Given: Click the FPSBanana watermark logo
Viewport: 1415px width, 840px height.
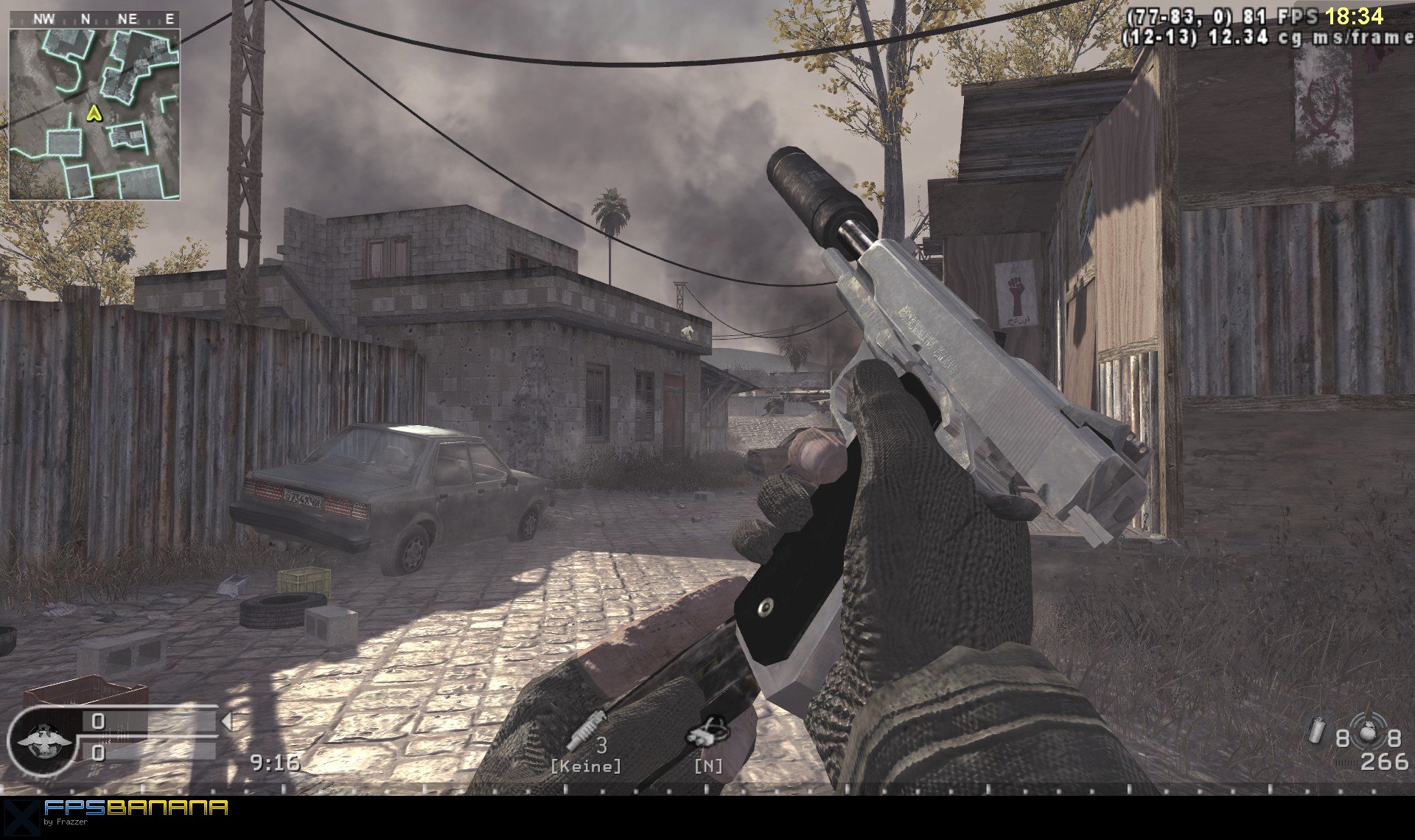Looking at the screenshot, I should (135, 808).
